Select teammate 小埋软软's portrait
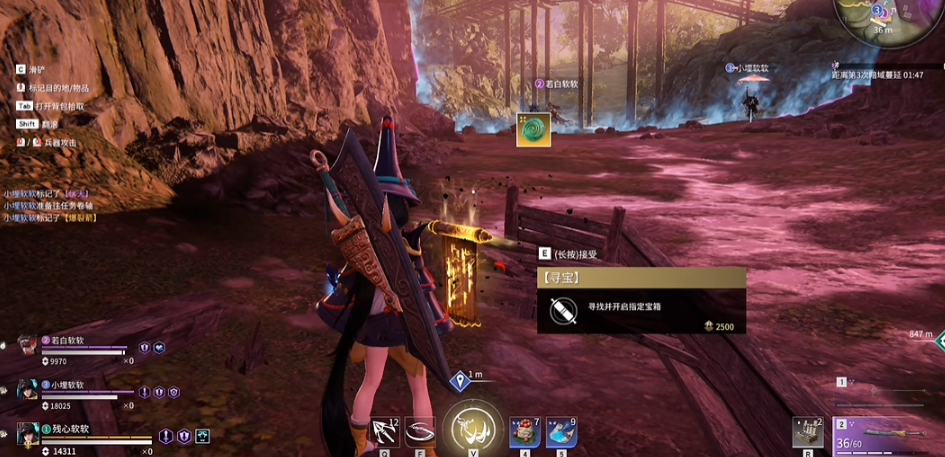This screenshot has width=945, height=457. click(26, 389)
